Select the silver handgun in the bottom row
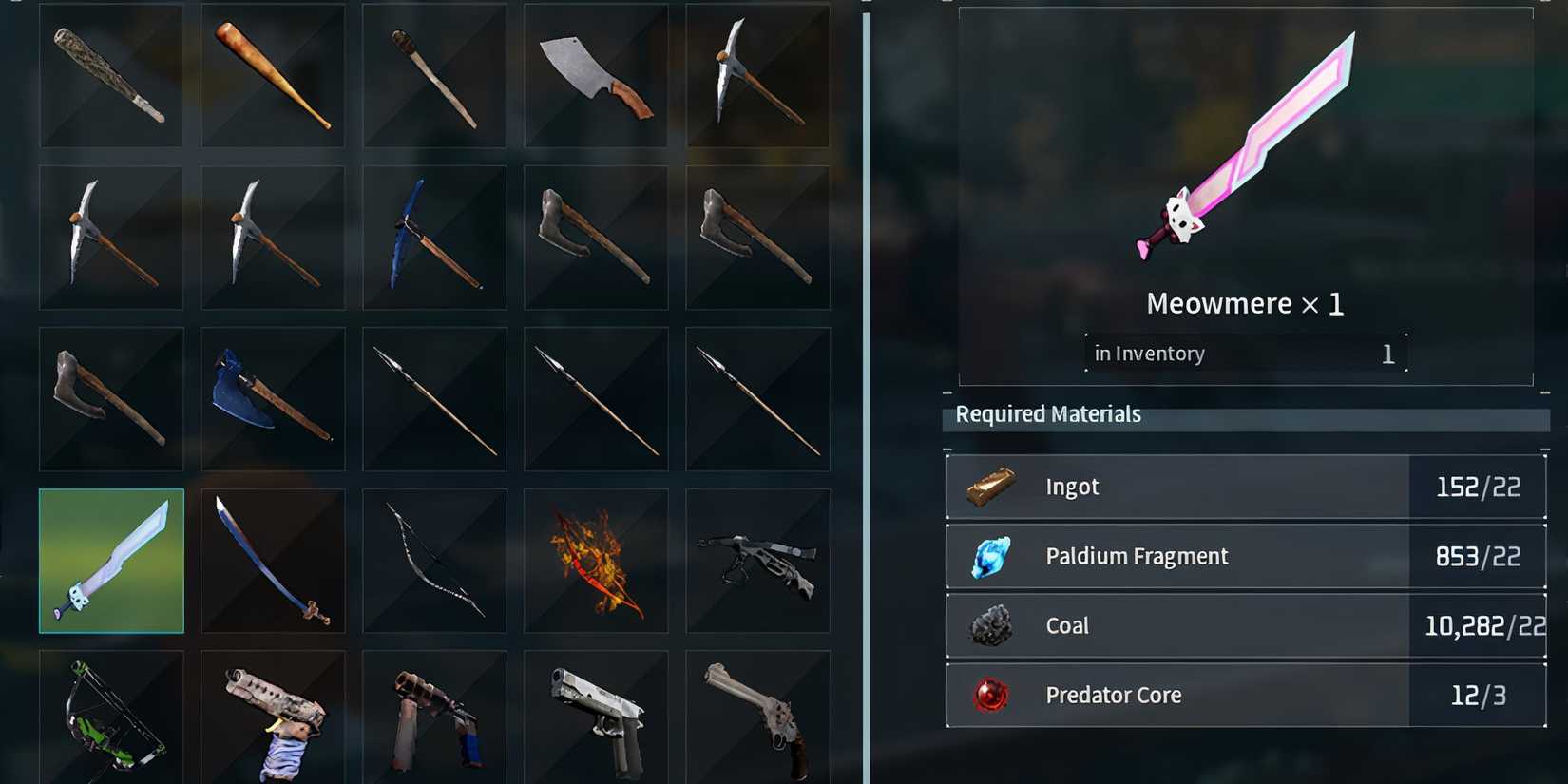This screenshot has width=1568, height=784. tap(596, 717)
